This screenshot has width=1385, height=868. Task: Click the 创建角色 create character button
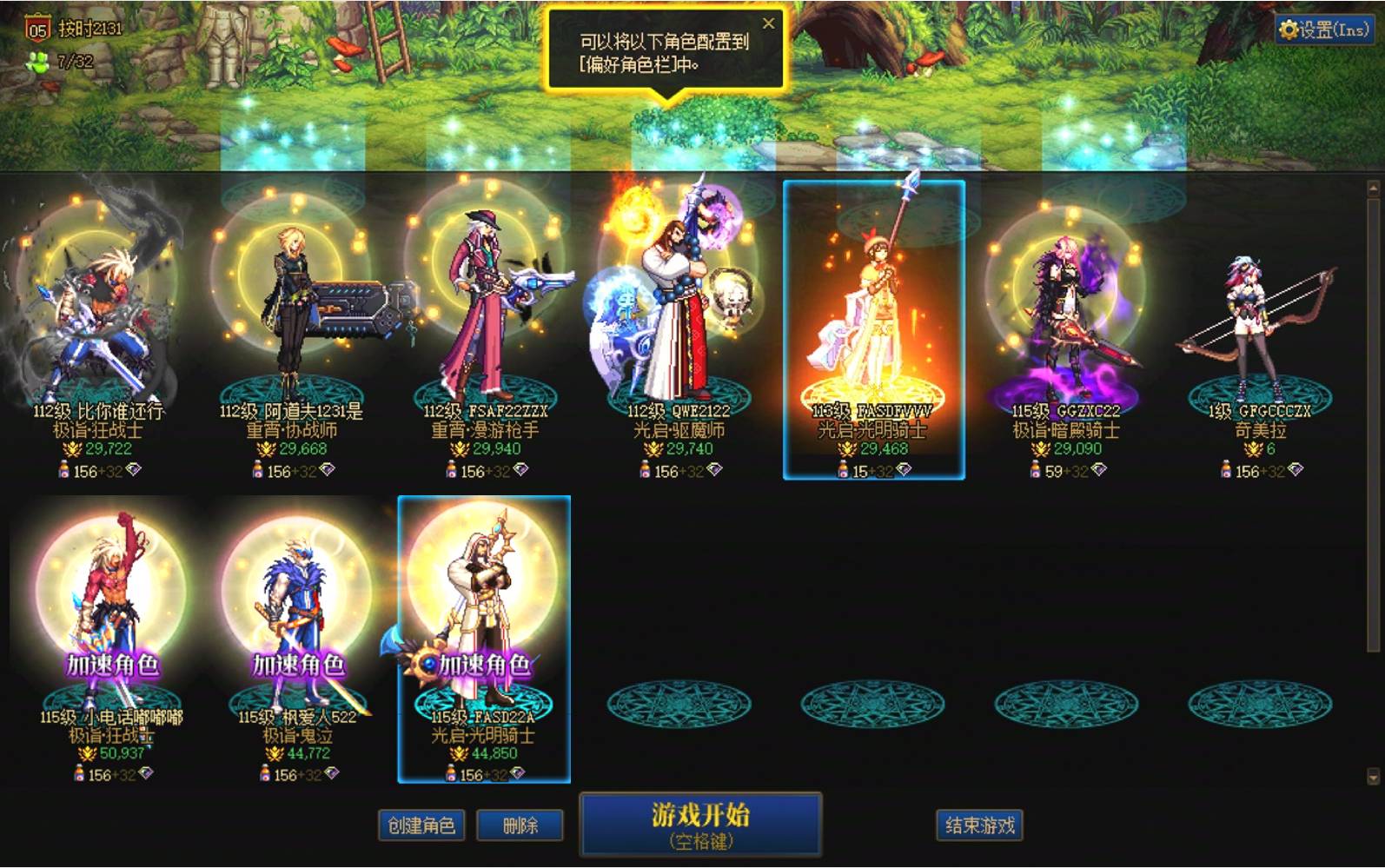(421, 825)
